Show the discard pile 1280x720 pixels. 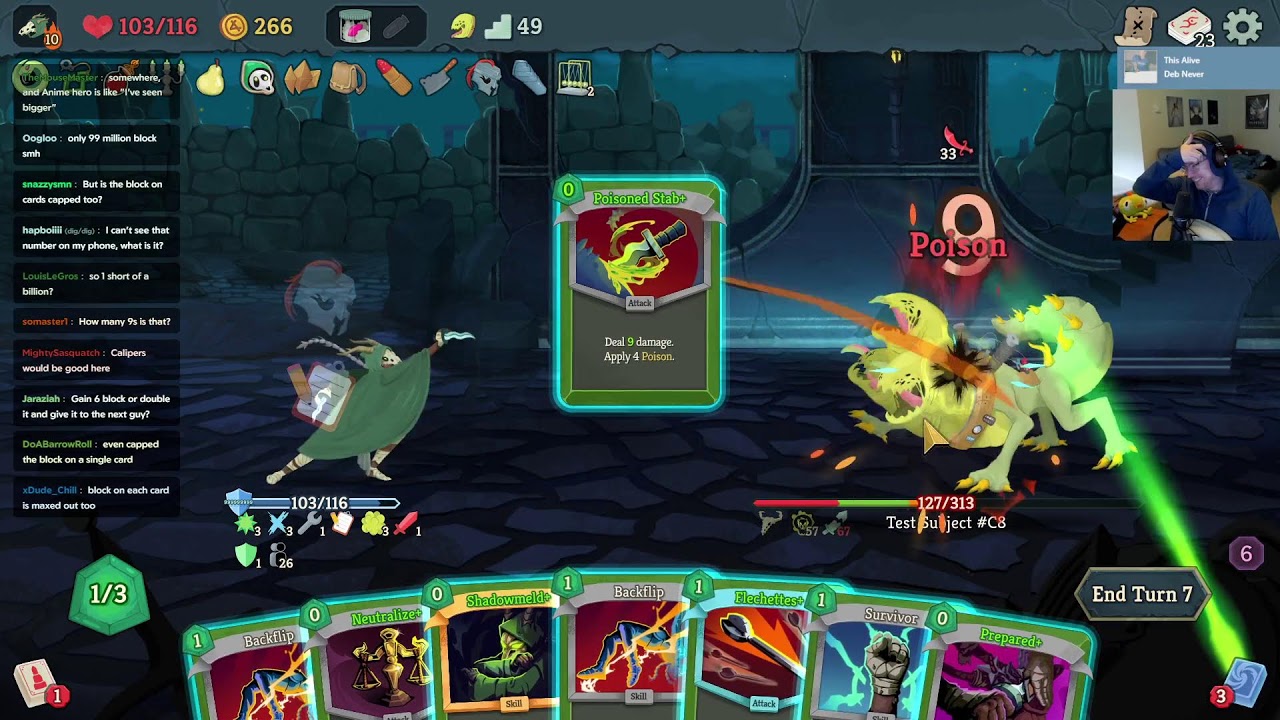point(1243,683)
